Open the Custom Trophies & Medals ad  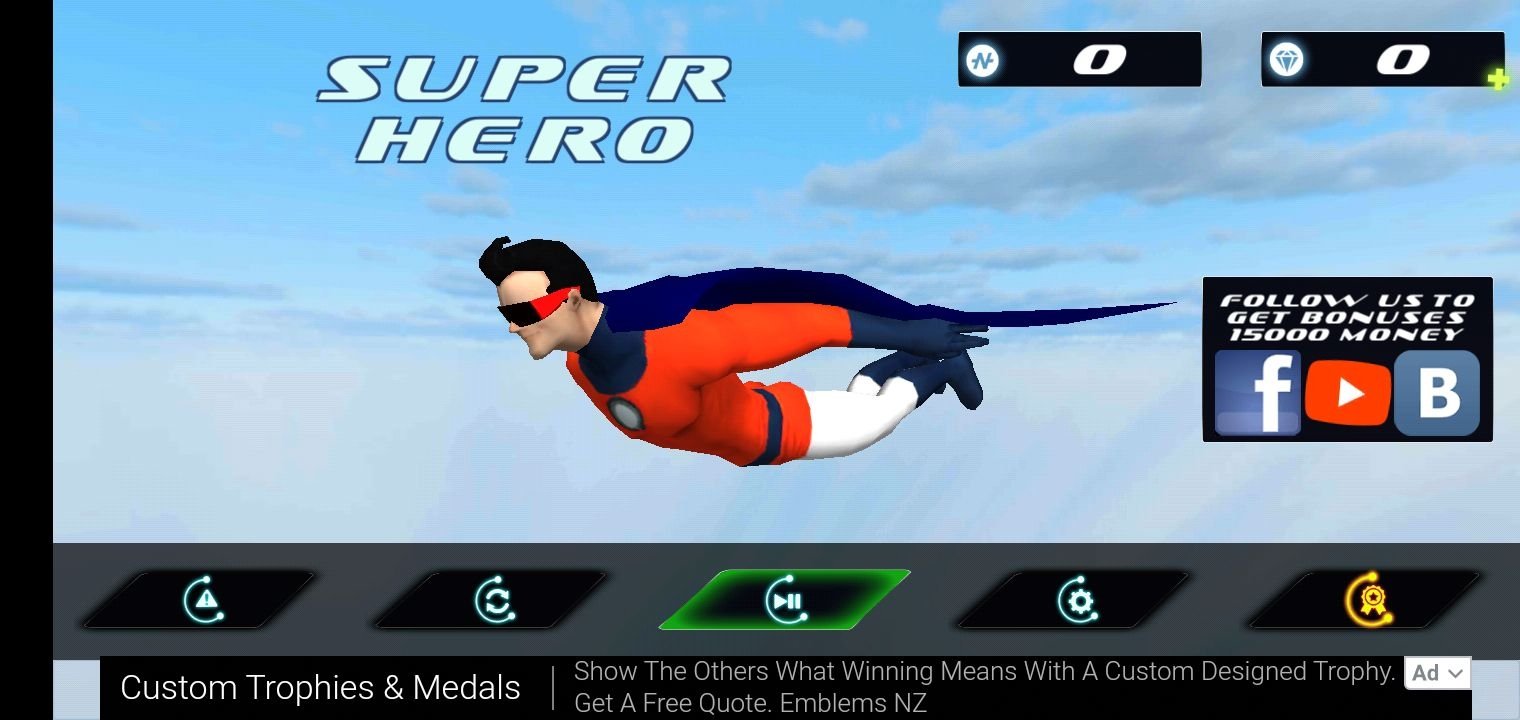point(320,688)
